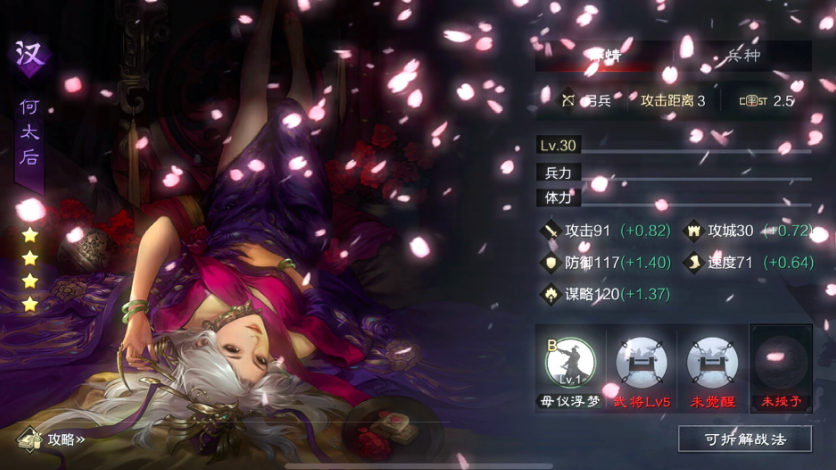Switch to the 兵种 tab
Screen dimensions: 836x470
coord(741,56)
